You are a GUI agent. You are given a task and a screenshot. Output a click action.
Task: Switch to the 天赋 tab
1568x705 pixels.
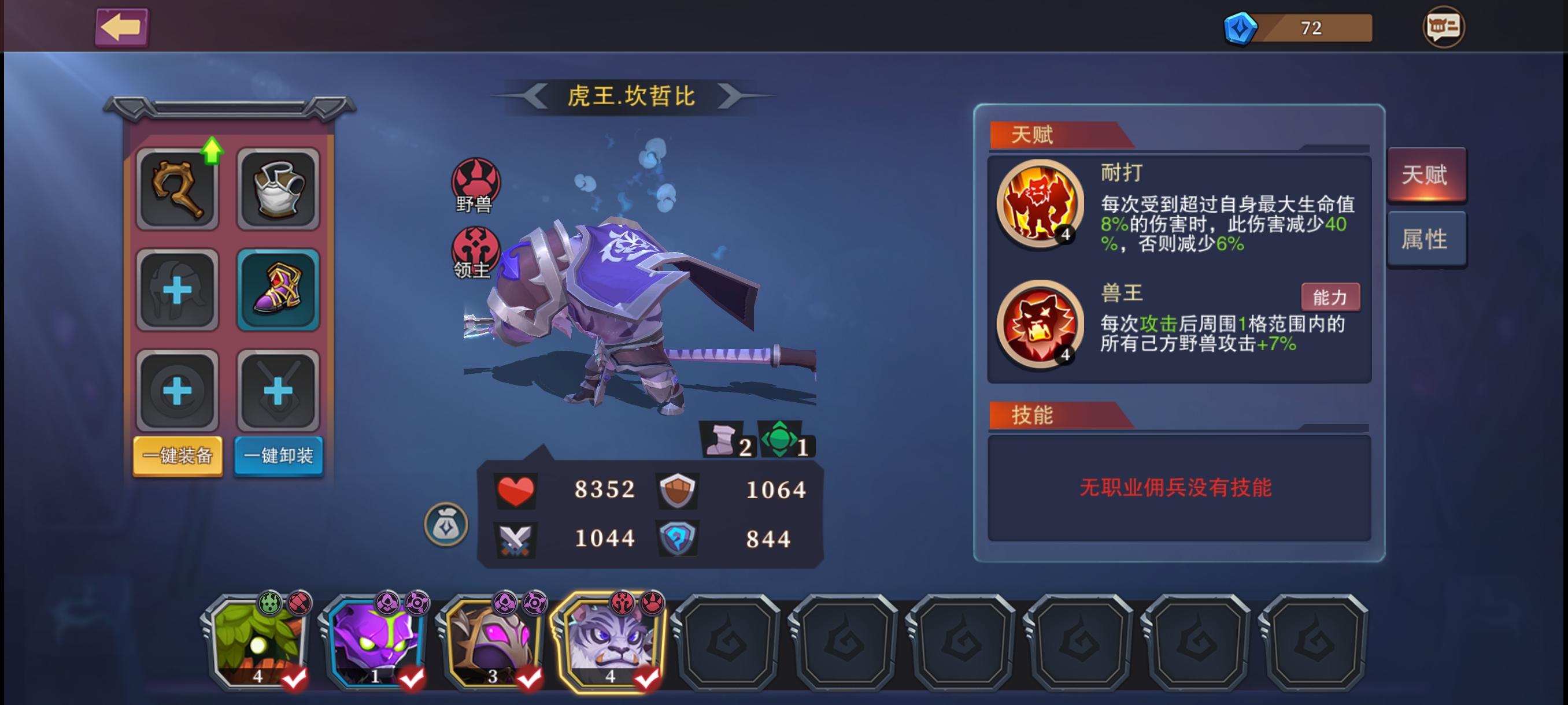[x=1428, y=175]
